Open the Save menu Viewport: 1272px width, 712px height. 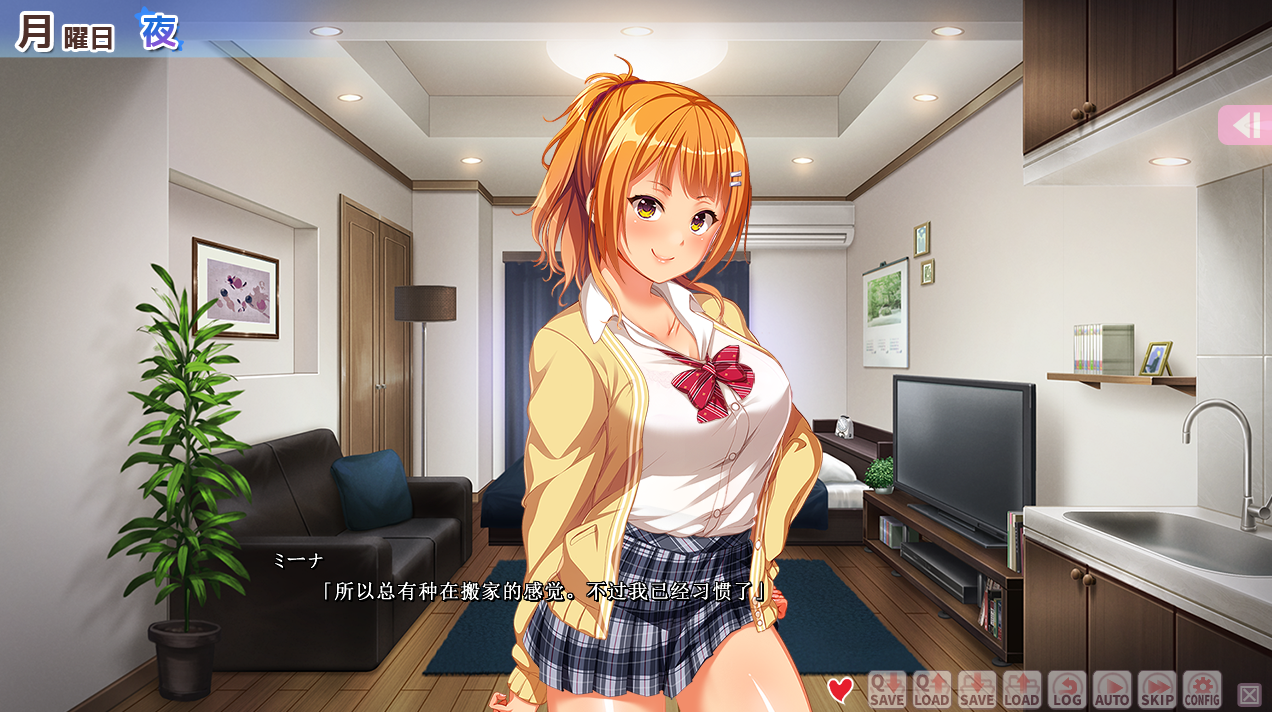pos(976,689)
